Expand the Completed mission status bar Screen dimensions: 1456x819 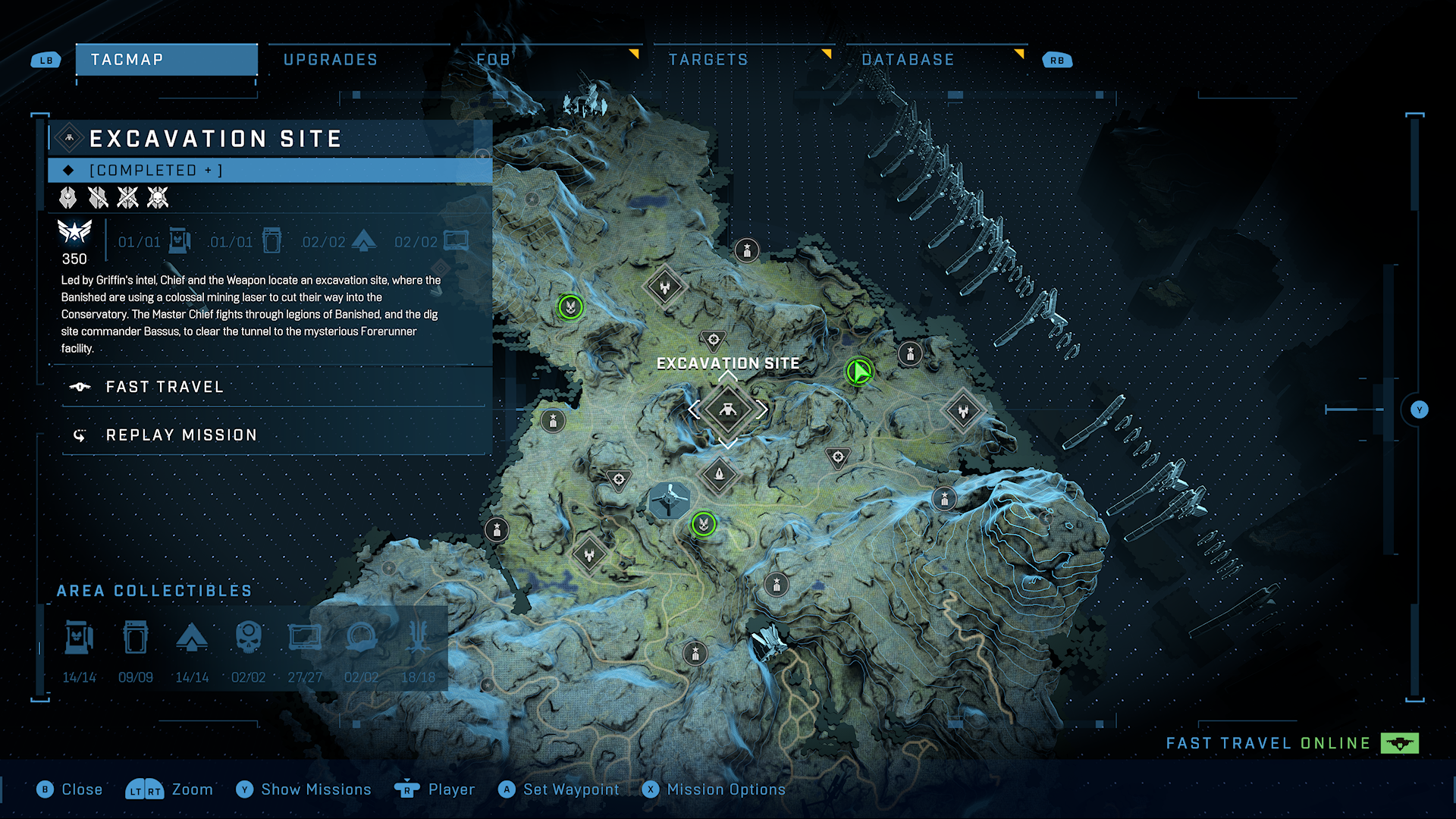coord(270,171)
